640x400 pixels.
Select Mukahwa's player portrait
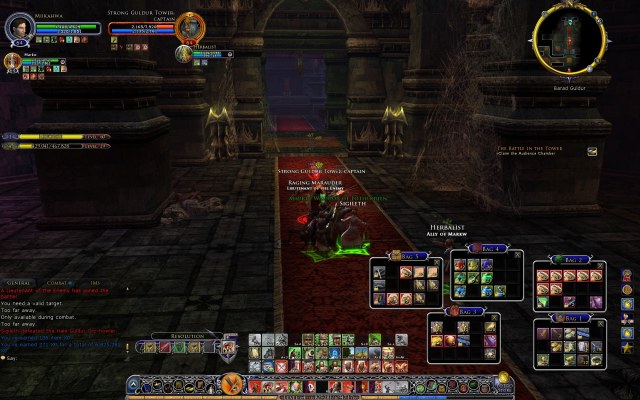[20, 28]
